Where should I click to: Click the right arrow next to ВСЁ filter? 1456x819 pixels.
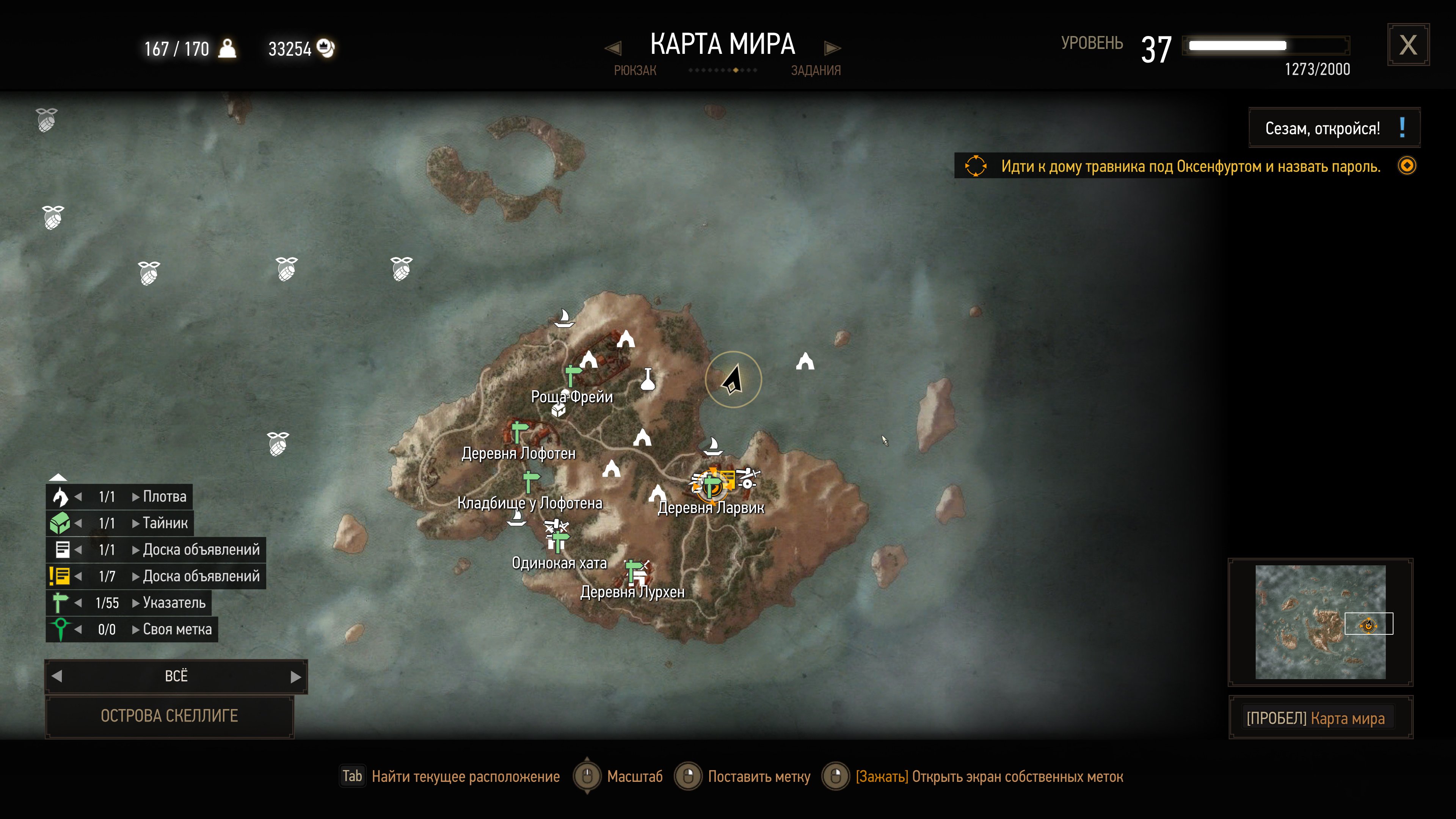296,676
